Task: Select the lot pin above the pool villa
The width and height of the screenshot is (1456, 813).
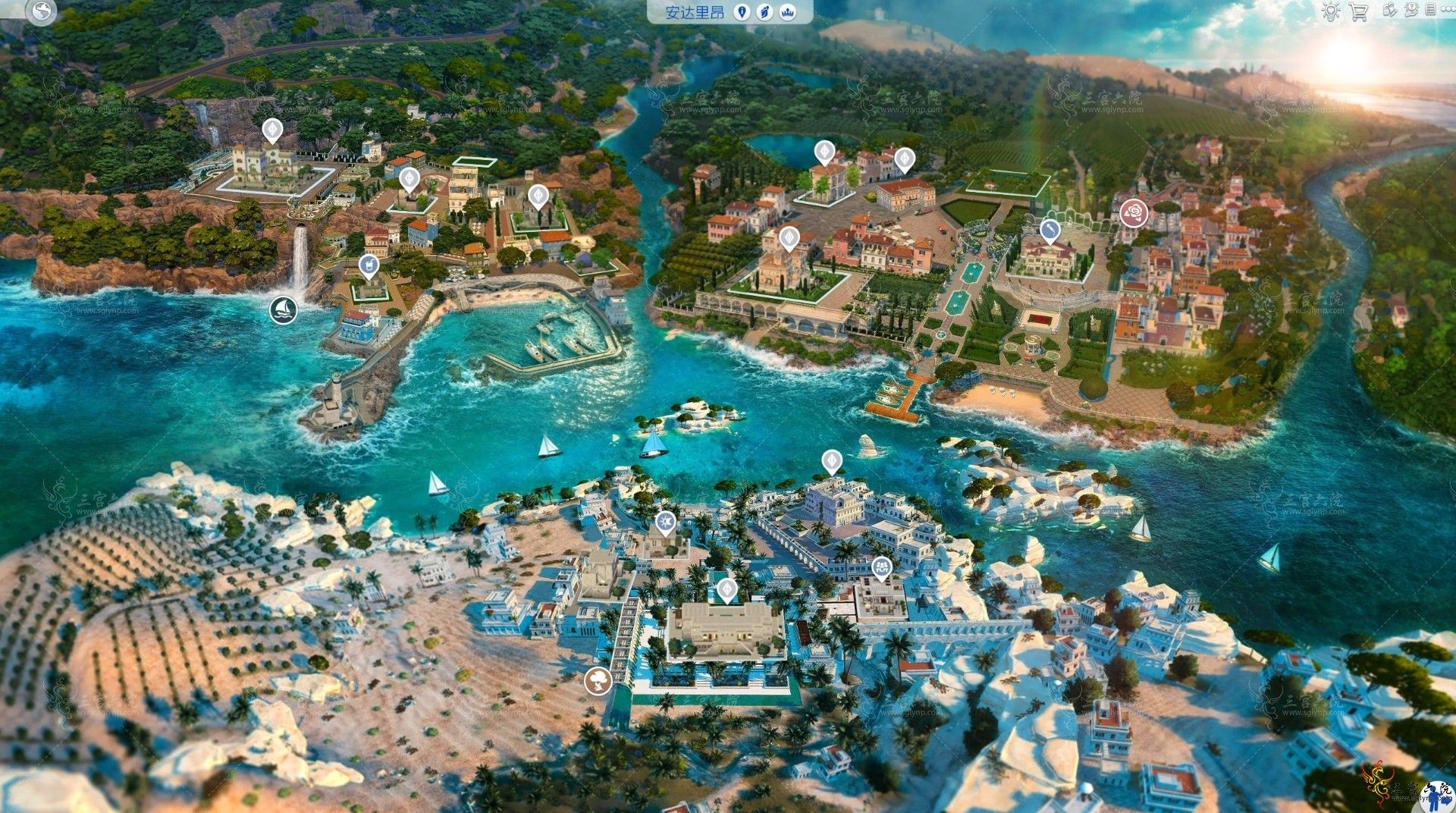Action: (x=726, y=589)
